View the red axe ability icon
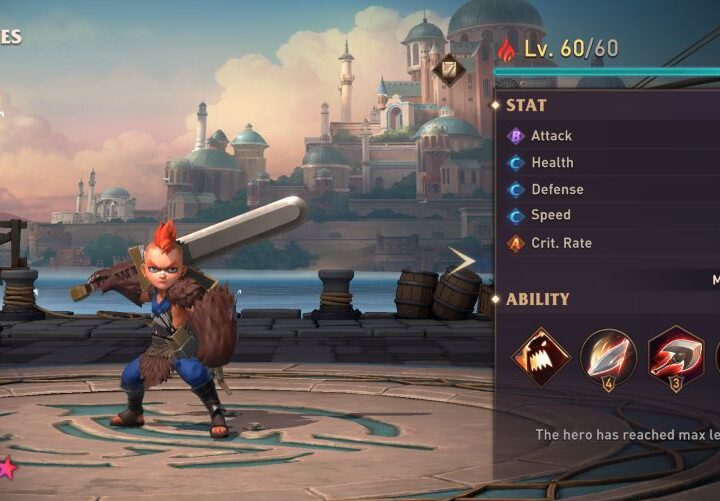 click(x=675, y=357)
